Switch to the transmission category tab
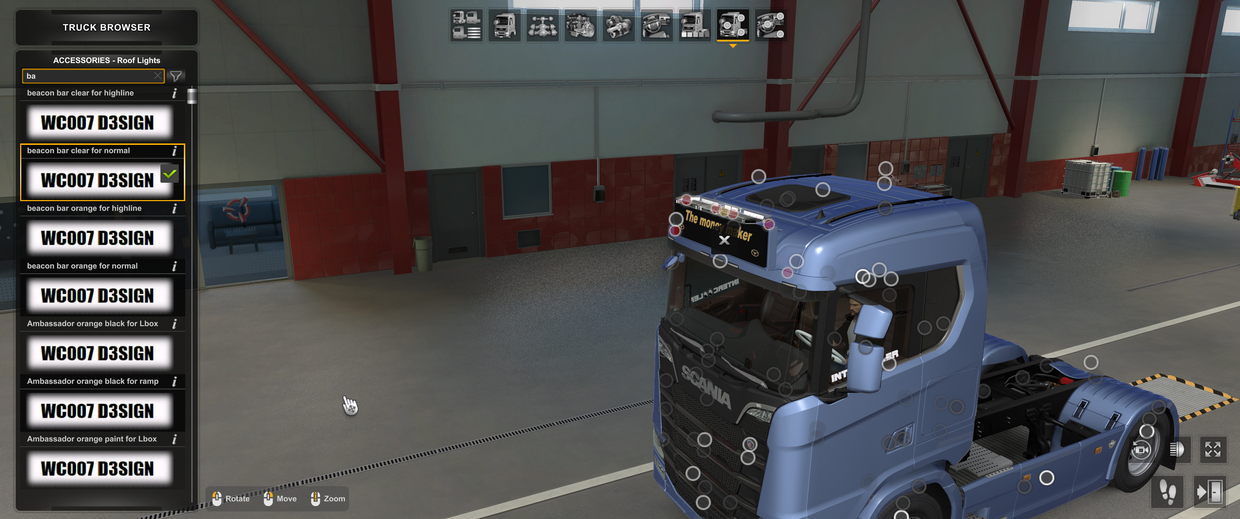Viewport: 1240px width, 519px height. (x=619, y=25)
